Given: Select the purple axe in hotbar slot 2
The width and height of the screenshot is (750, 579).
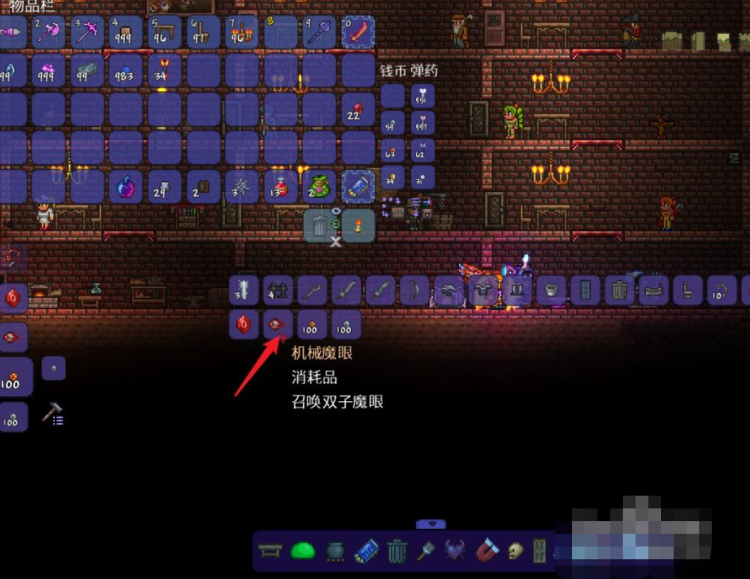Looking at the screenshot, I should coord(48,32).
